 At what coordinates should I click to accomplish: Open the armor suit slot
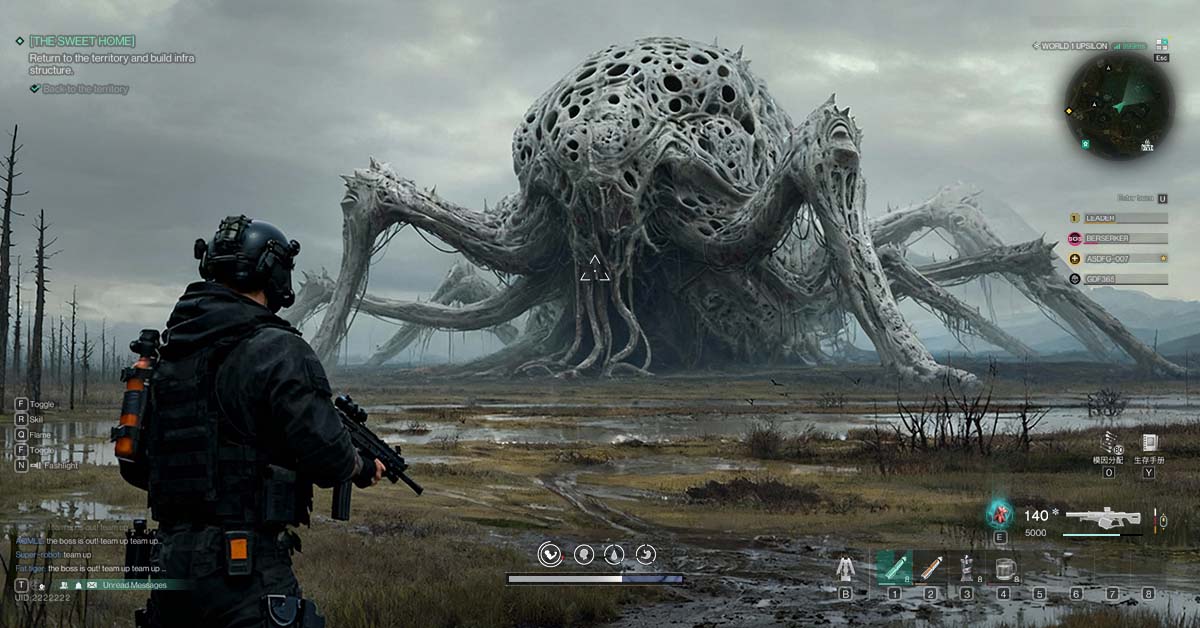coord(846,569)
